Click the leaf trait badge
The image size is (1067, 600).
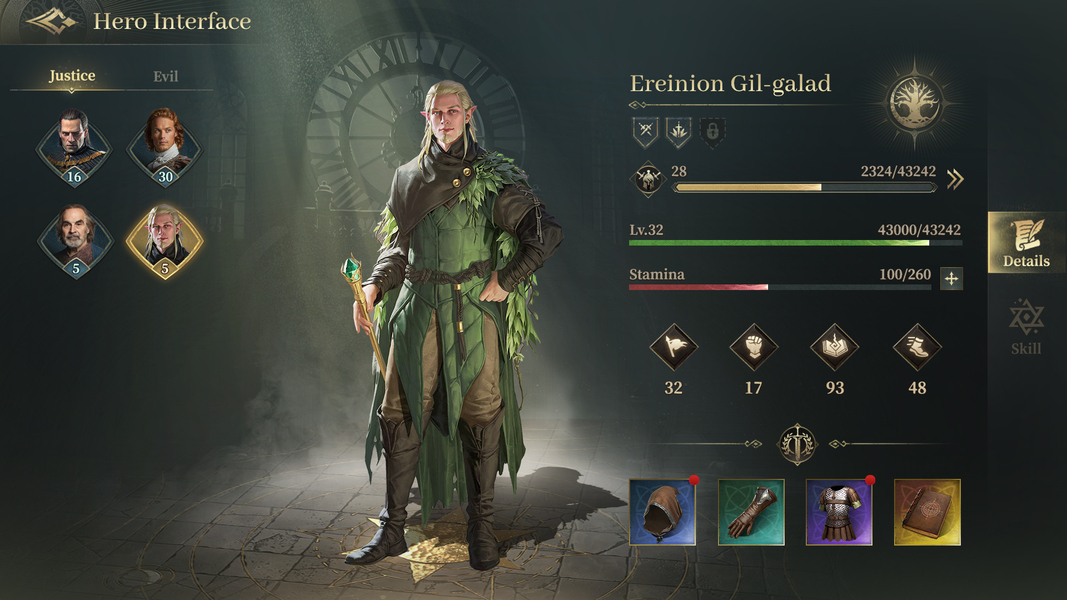679,131
